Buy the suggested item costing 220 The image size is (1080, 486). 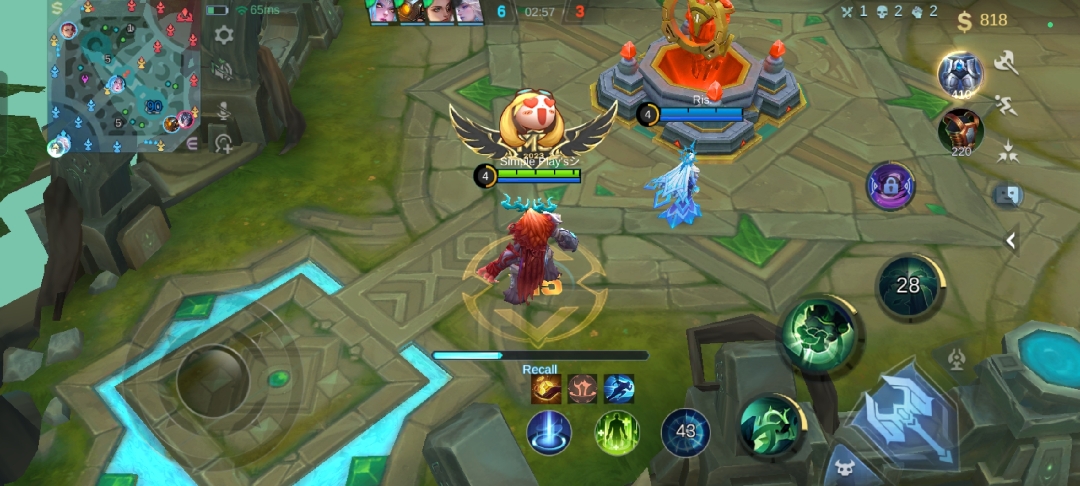[x=960, y=131]
